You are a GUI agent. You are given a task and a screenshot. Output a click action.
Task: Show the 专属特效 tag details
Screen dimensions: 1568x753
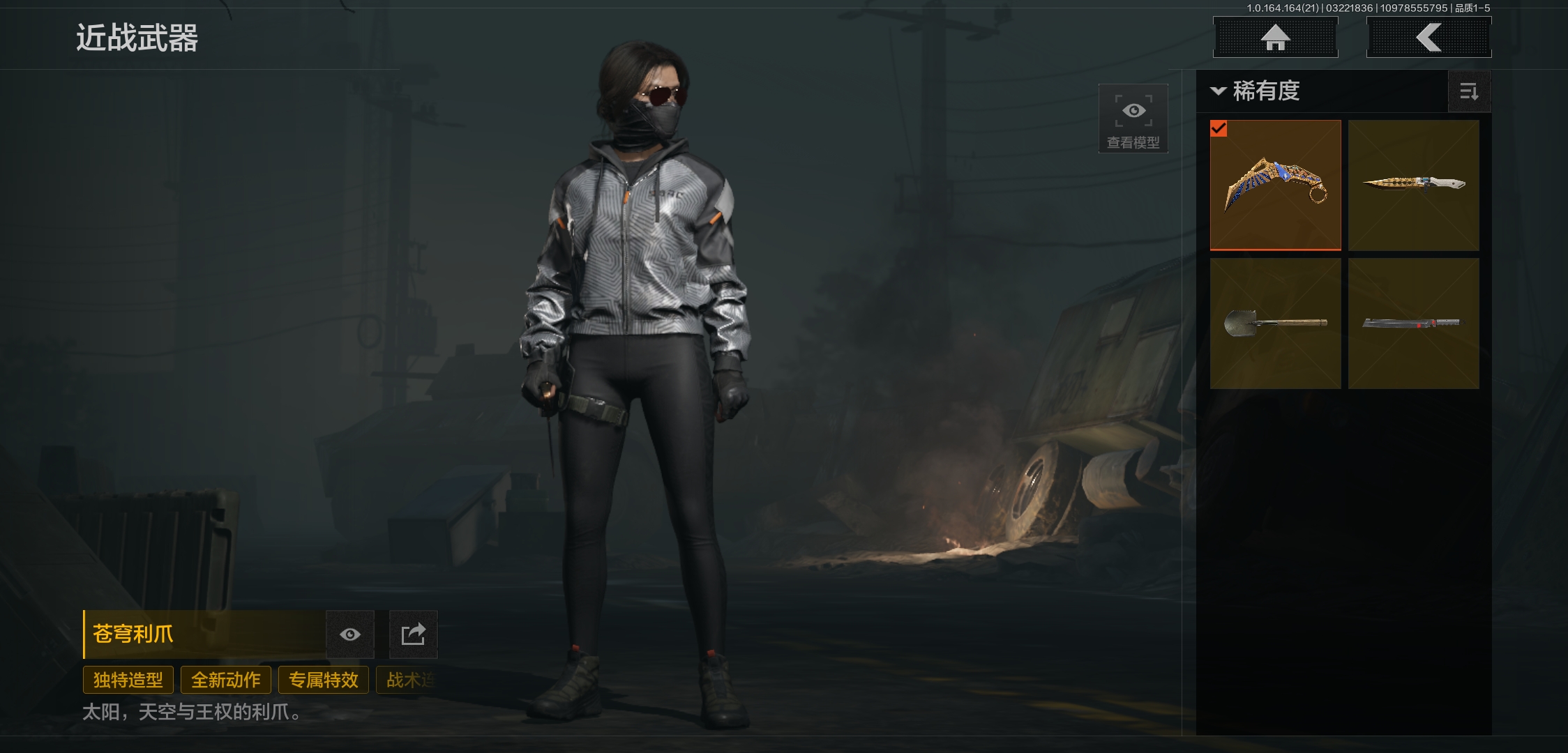click(324, 680)
